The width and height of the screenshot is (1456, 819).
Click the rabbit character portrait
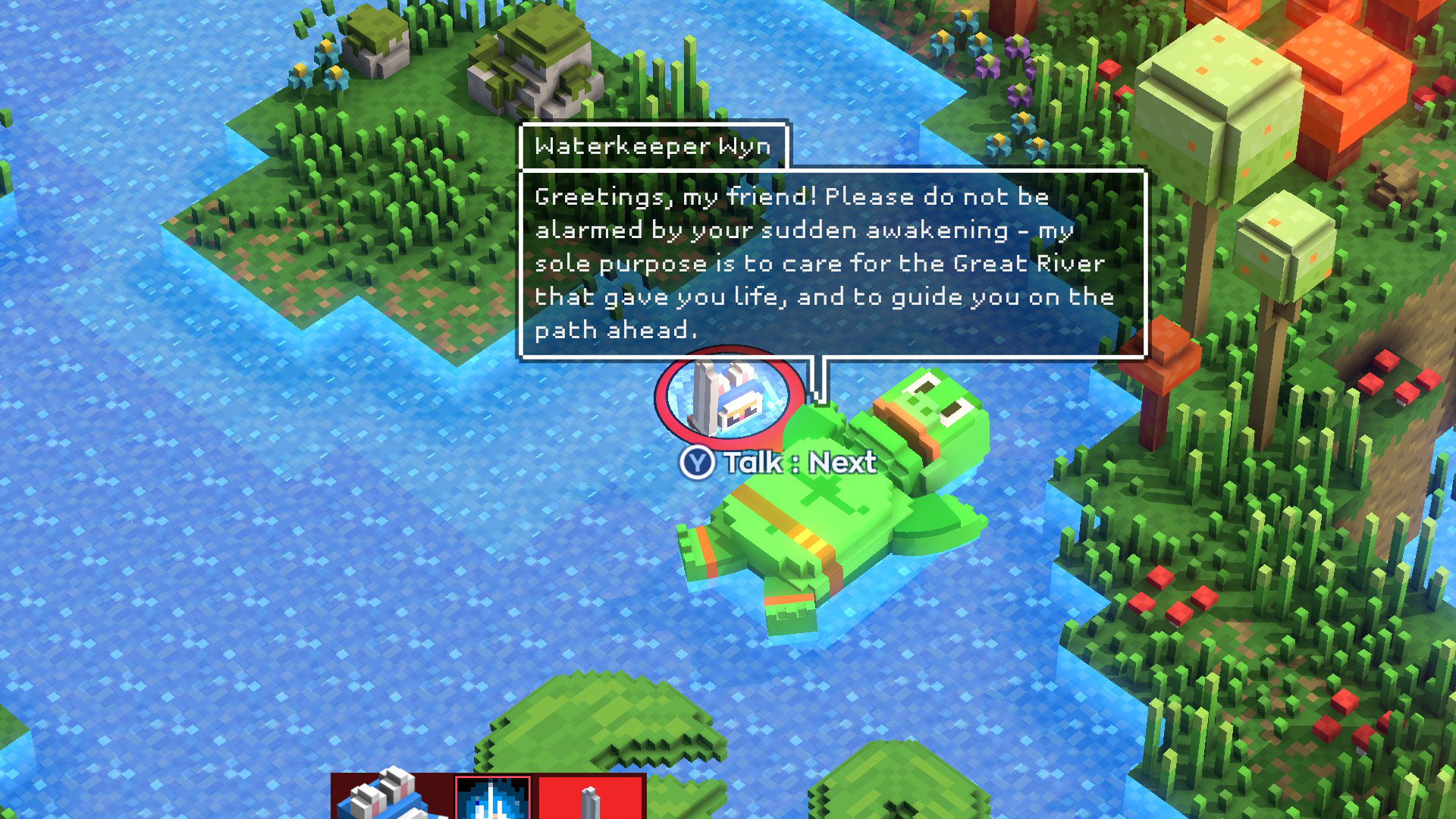point(391,798)
